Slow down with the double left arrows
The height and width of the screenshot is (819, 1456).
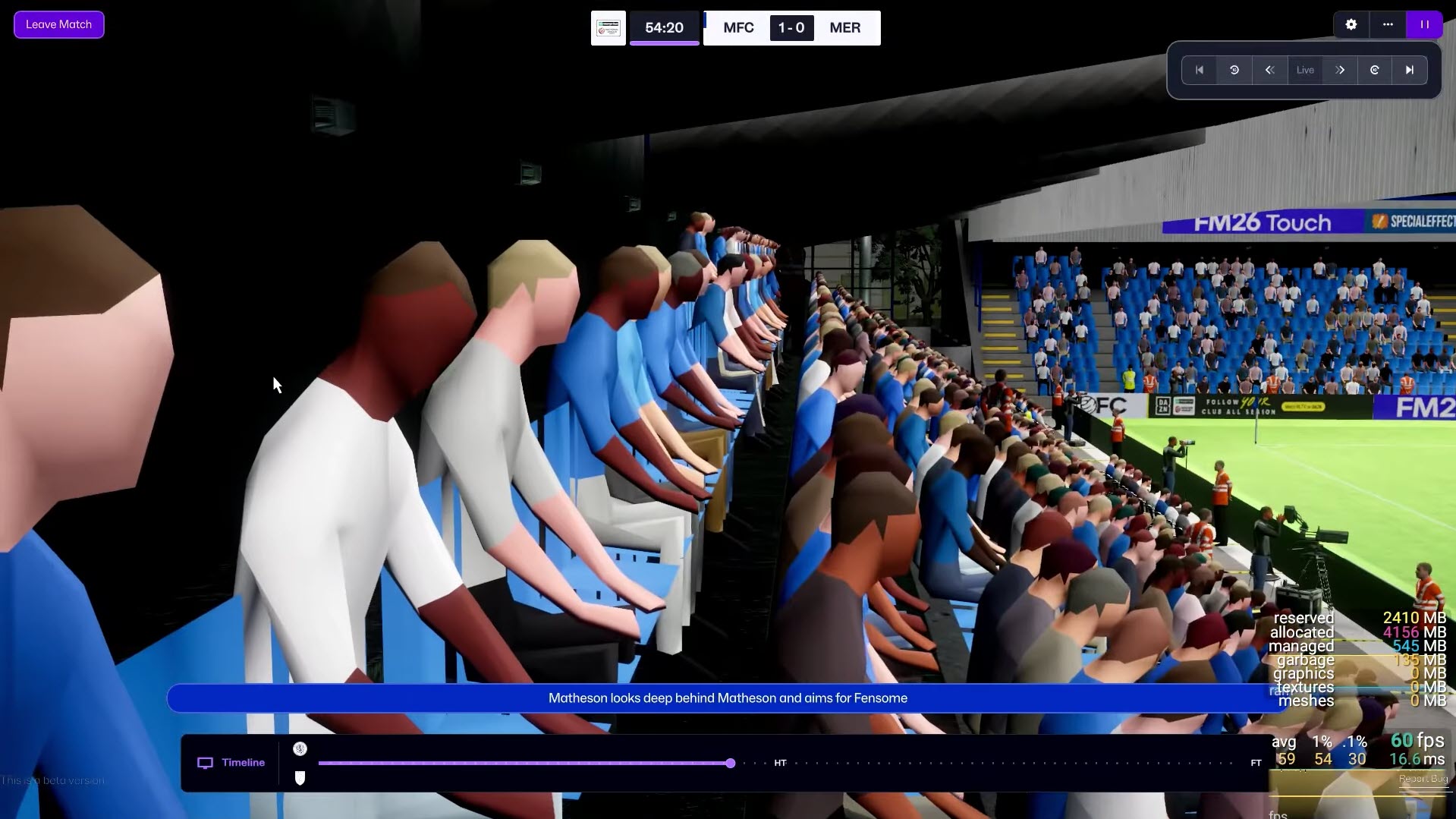click(x=1269, y=70)
